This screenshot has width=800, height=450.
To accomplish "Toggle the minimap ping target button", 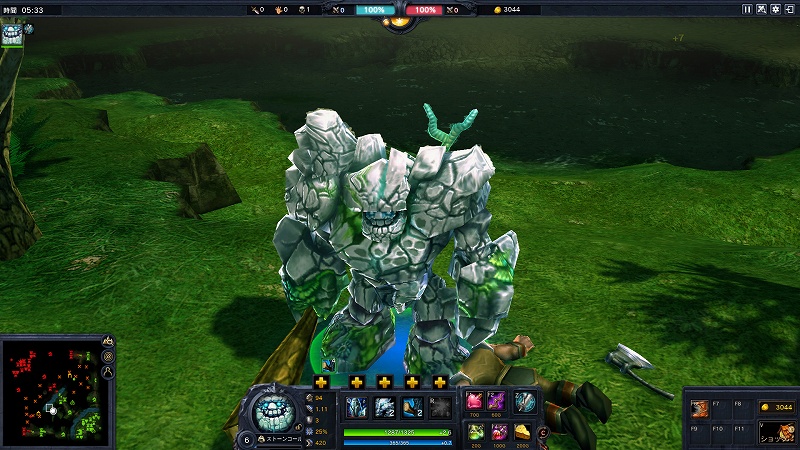I will [x=107, y=357].
